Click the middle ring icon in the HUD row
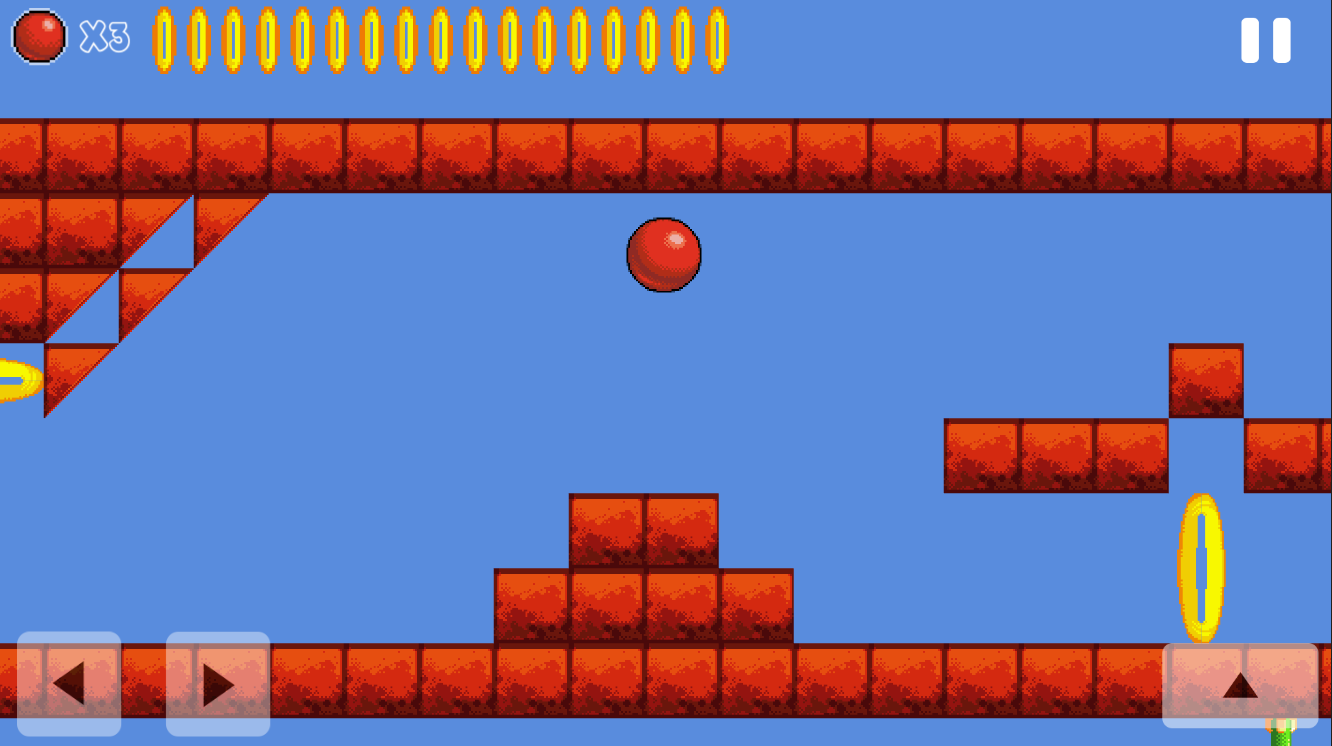Screen dimensions: 1332x746 pos(440,40)
